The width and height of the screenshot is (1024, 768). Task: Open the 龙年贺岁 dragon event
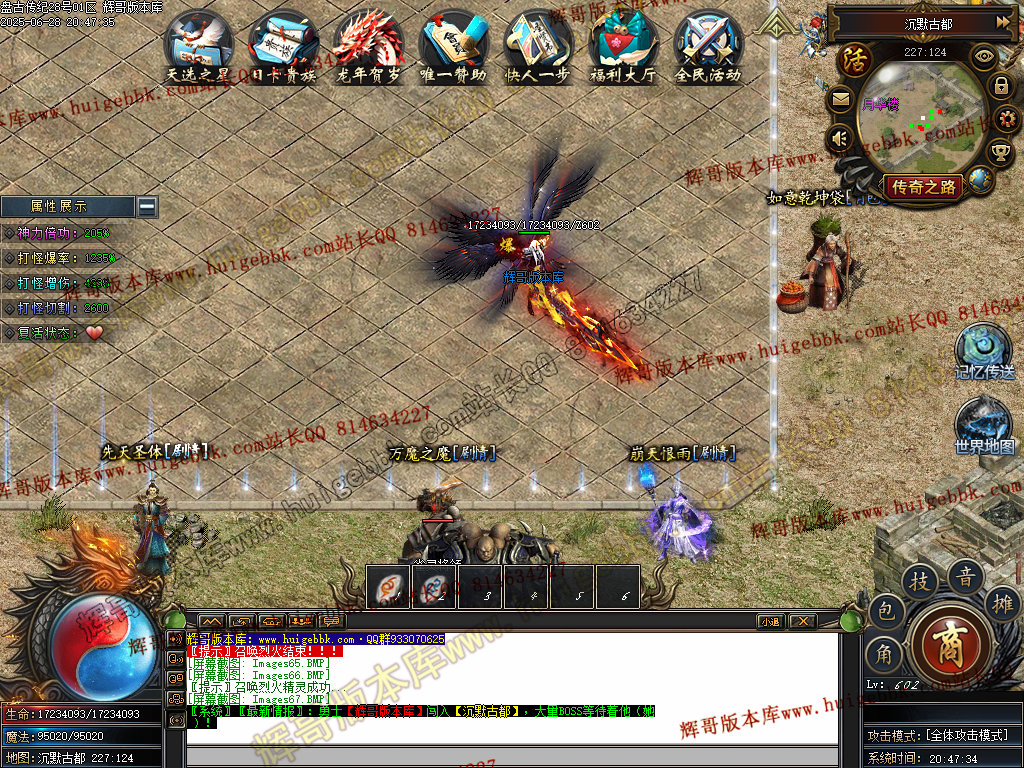368,43
